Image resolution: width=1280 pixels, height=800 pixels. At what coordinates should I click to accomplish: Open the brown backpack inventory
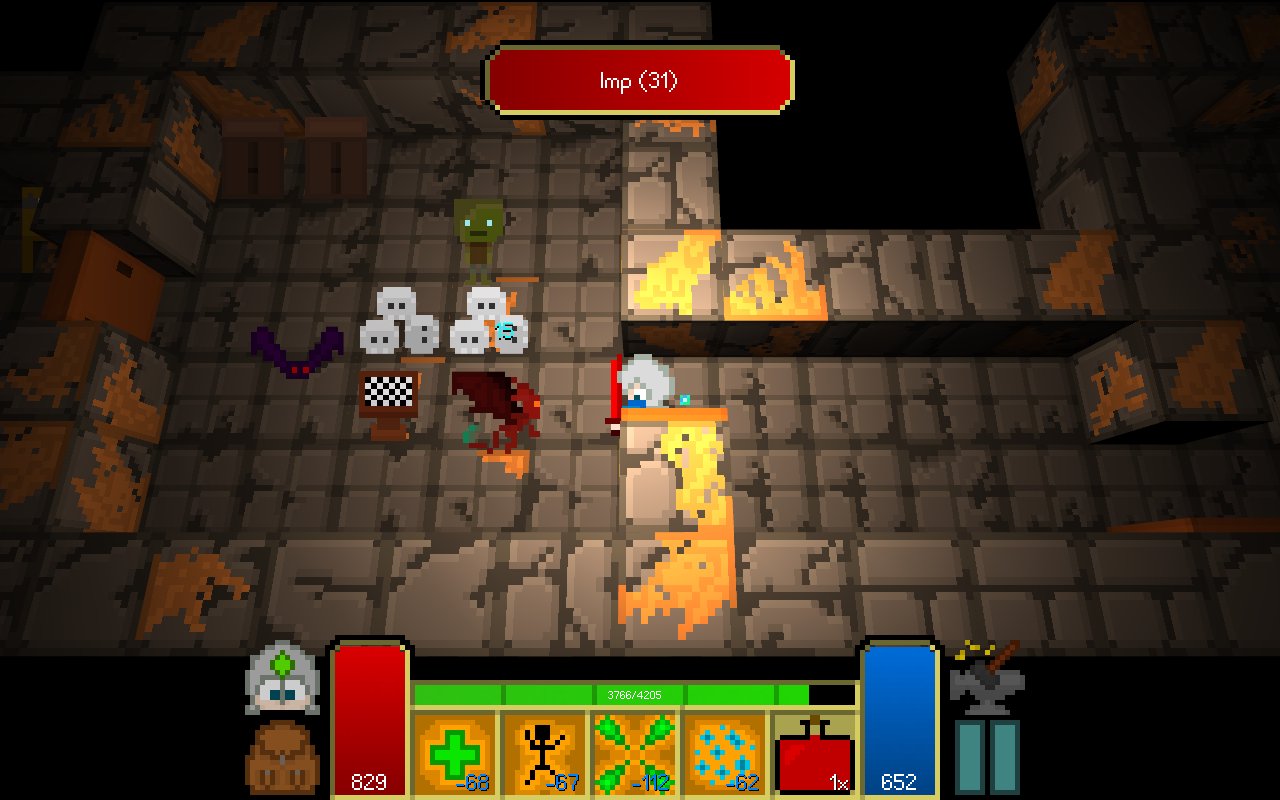[283, 757]
